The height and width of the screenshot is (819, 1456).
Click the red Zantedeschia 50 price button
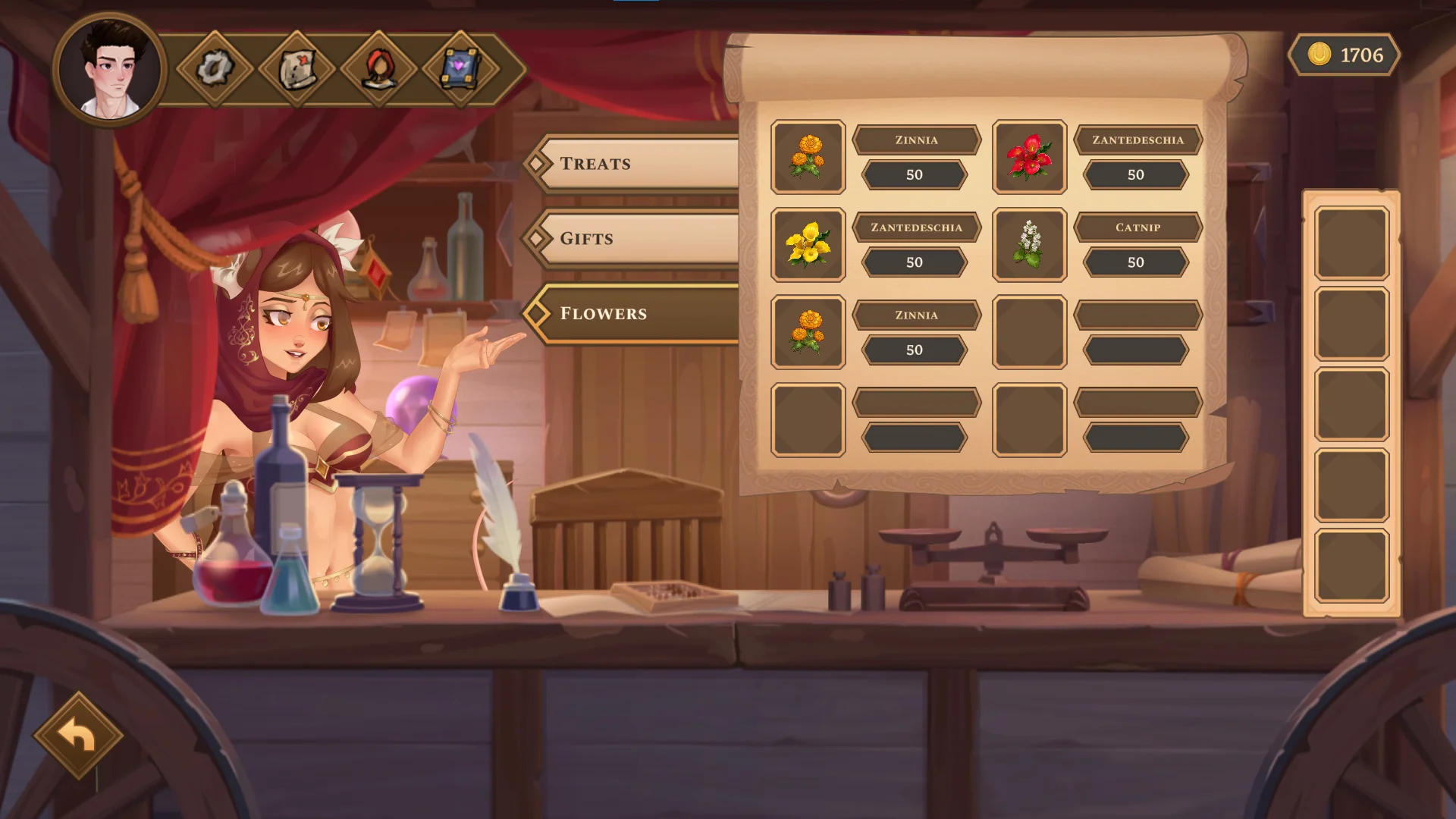pos(1135,175)
